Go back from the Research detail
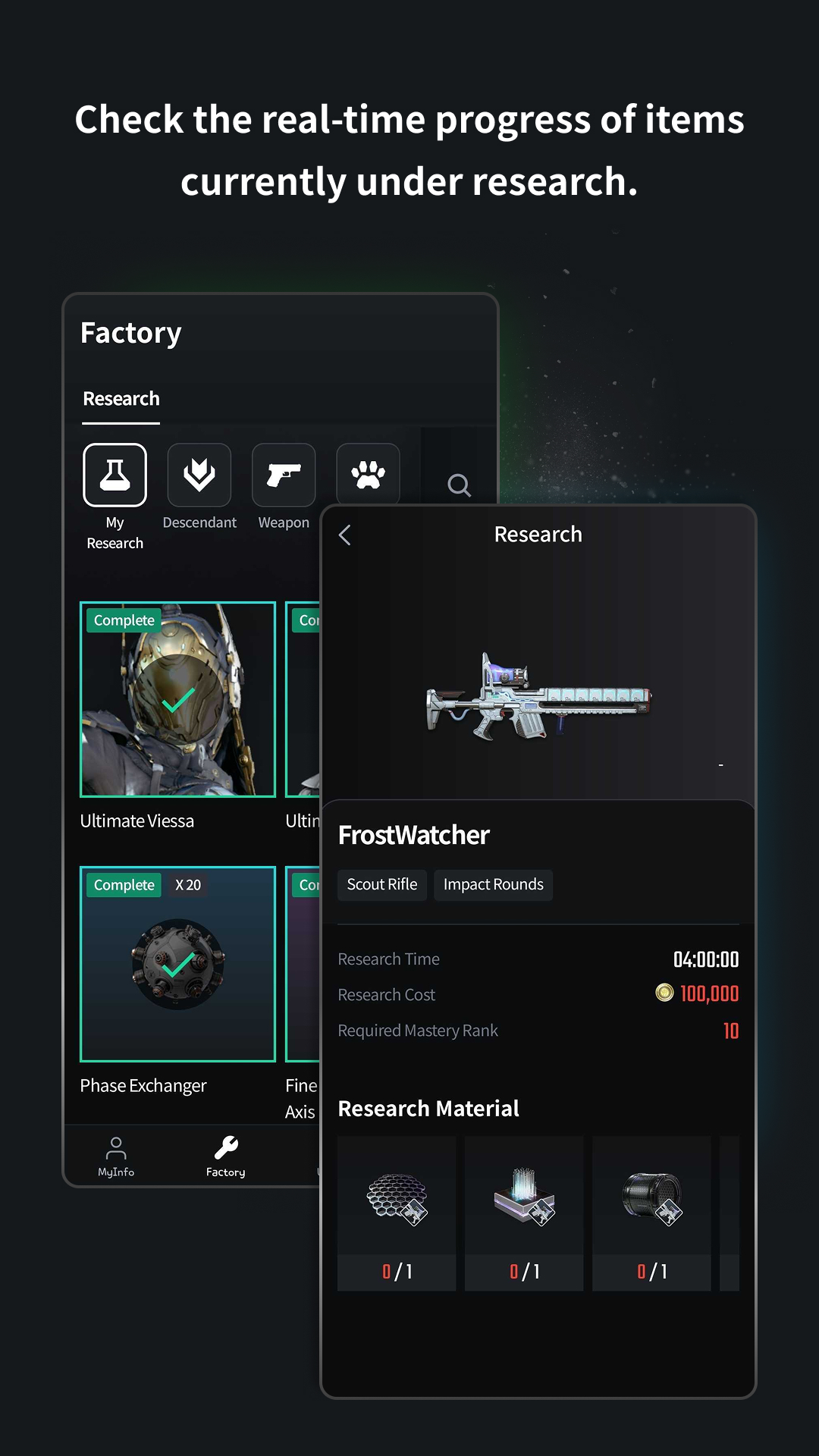The image size is (819, 1456). [x=345, y=535]
